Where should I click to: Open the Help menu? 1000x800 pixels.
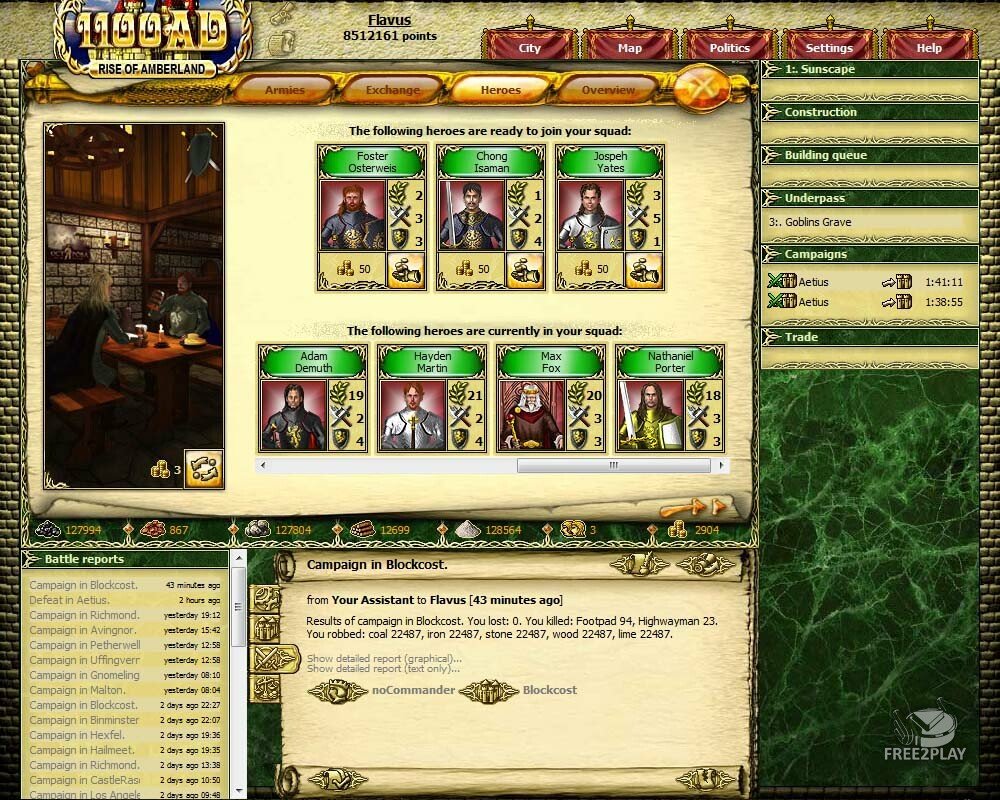point(929,48)
